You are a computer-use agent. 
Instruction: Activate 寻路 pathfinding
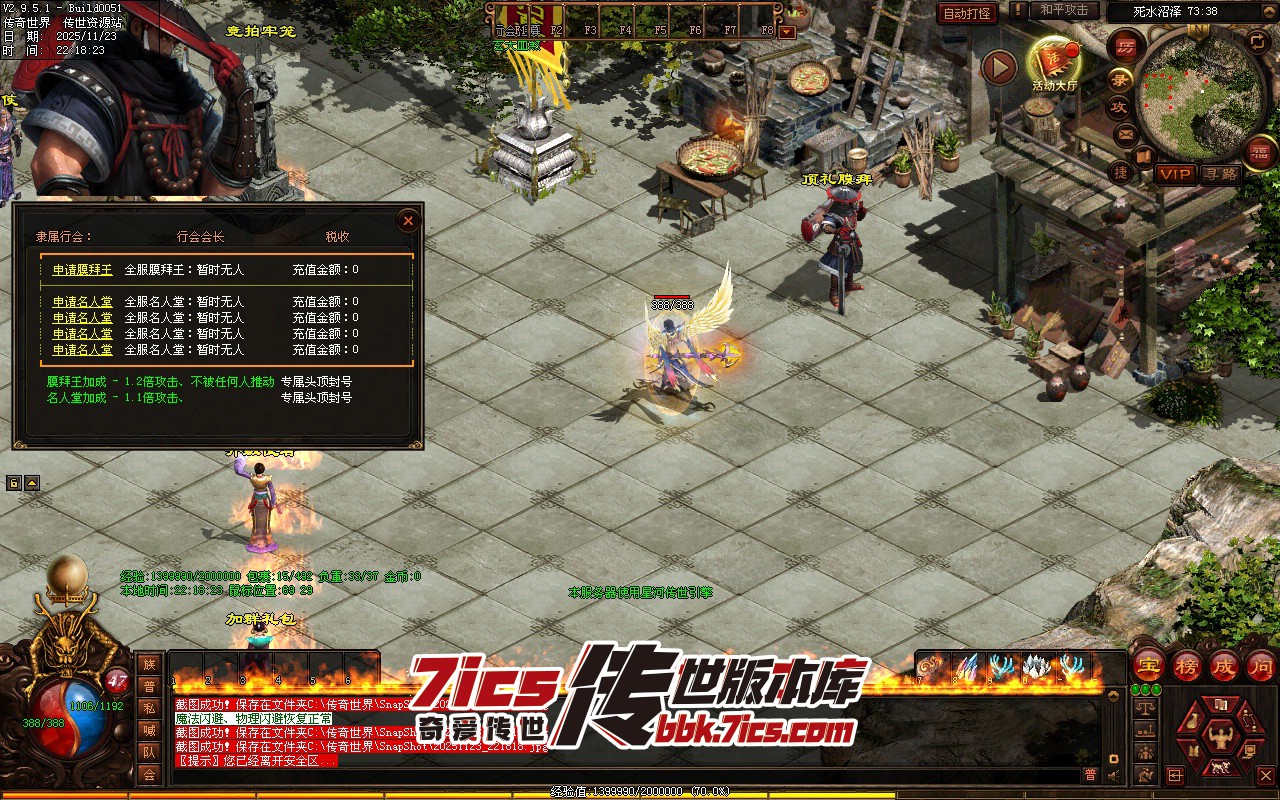(1219, 174)
